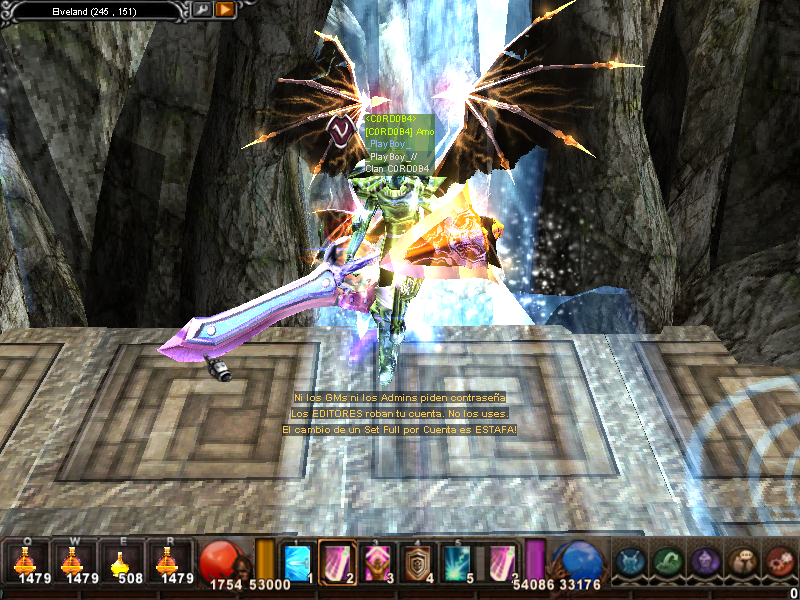Open the speech bubble community icon
This screenshot has height=600, width=800.
[x=742, y=561]
